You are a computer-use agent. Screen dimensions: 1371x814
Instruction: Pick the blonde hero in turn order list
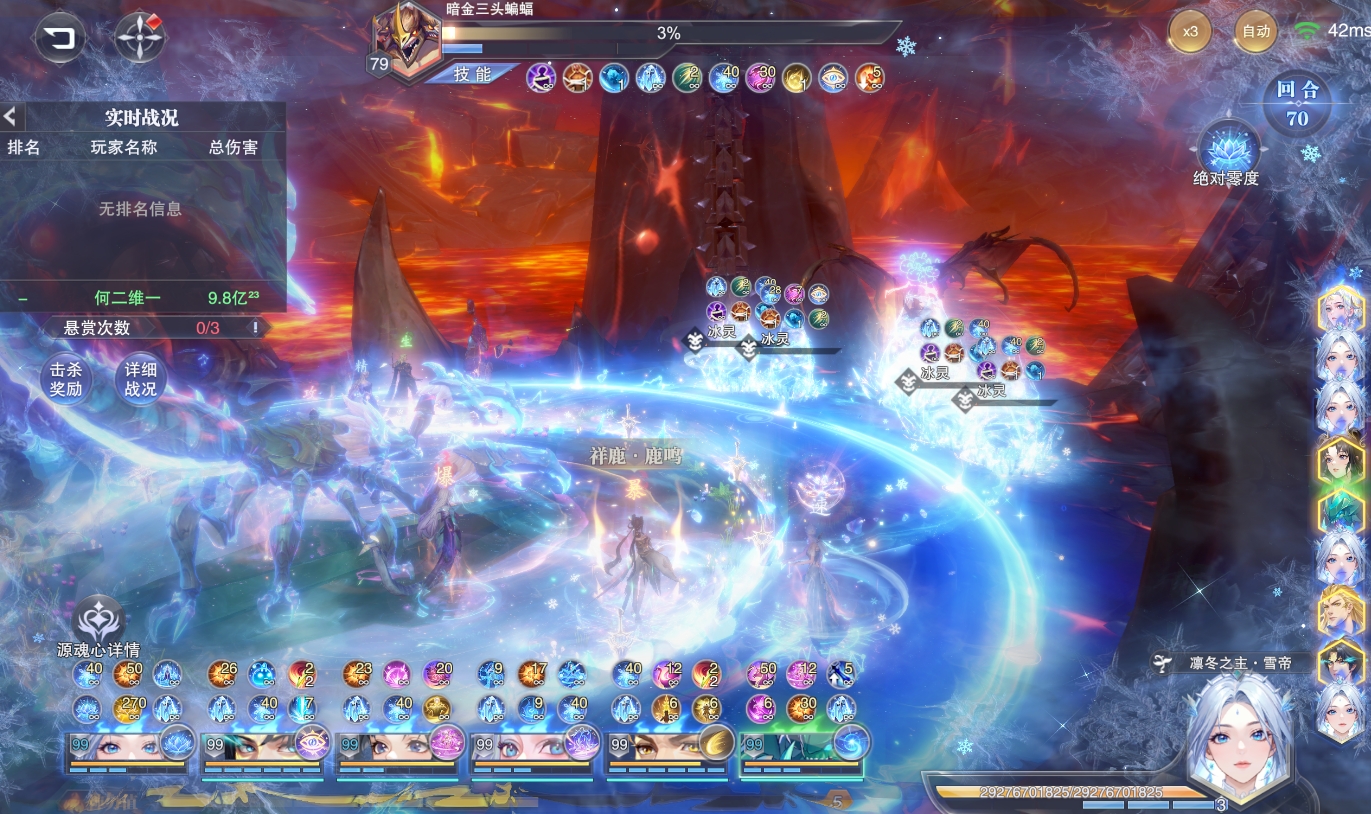click(1340, 610)
